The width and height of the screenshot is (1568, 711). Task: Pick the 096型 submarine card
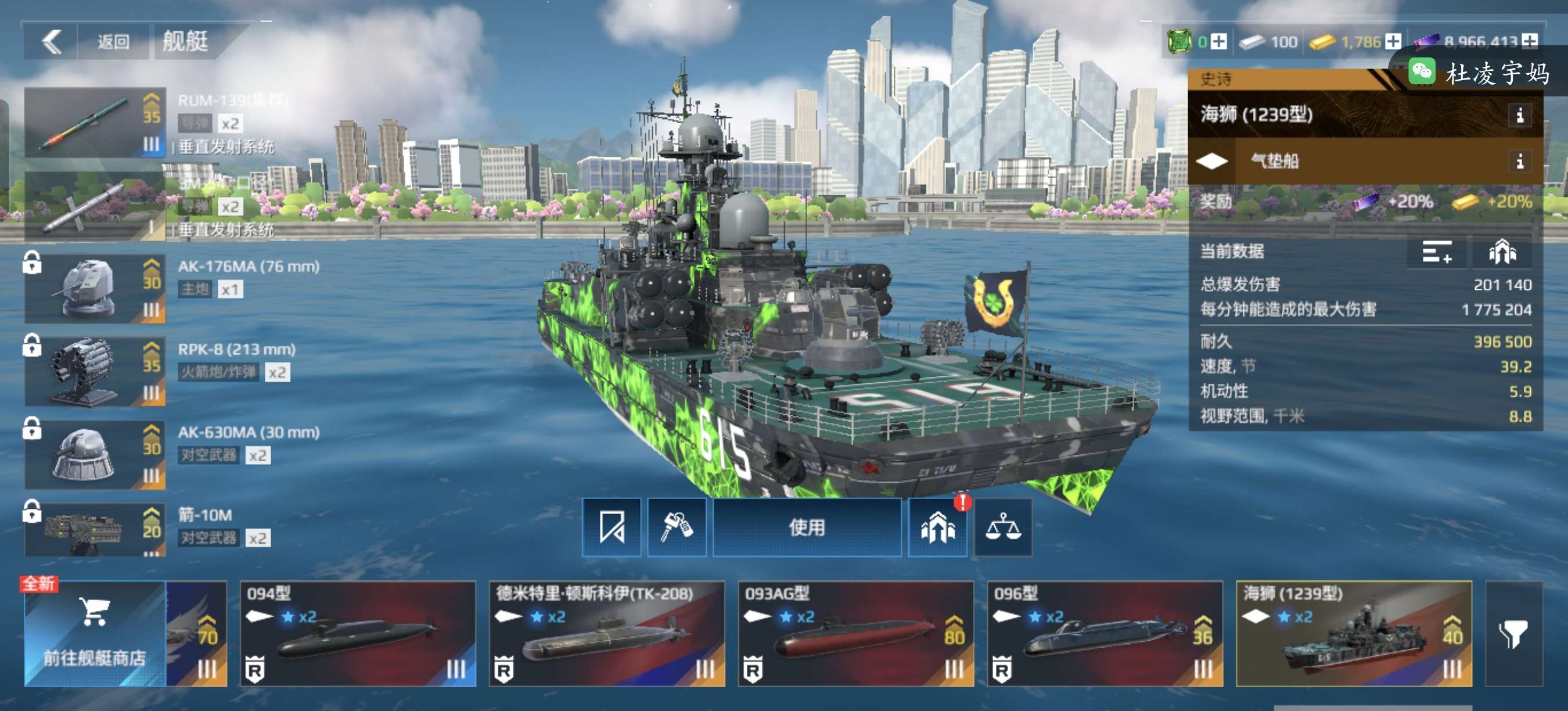click(1104, 633)
